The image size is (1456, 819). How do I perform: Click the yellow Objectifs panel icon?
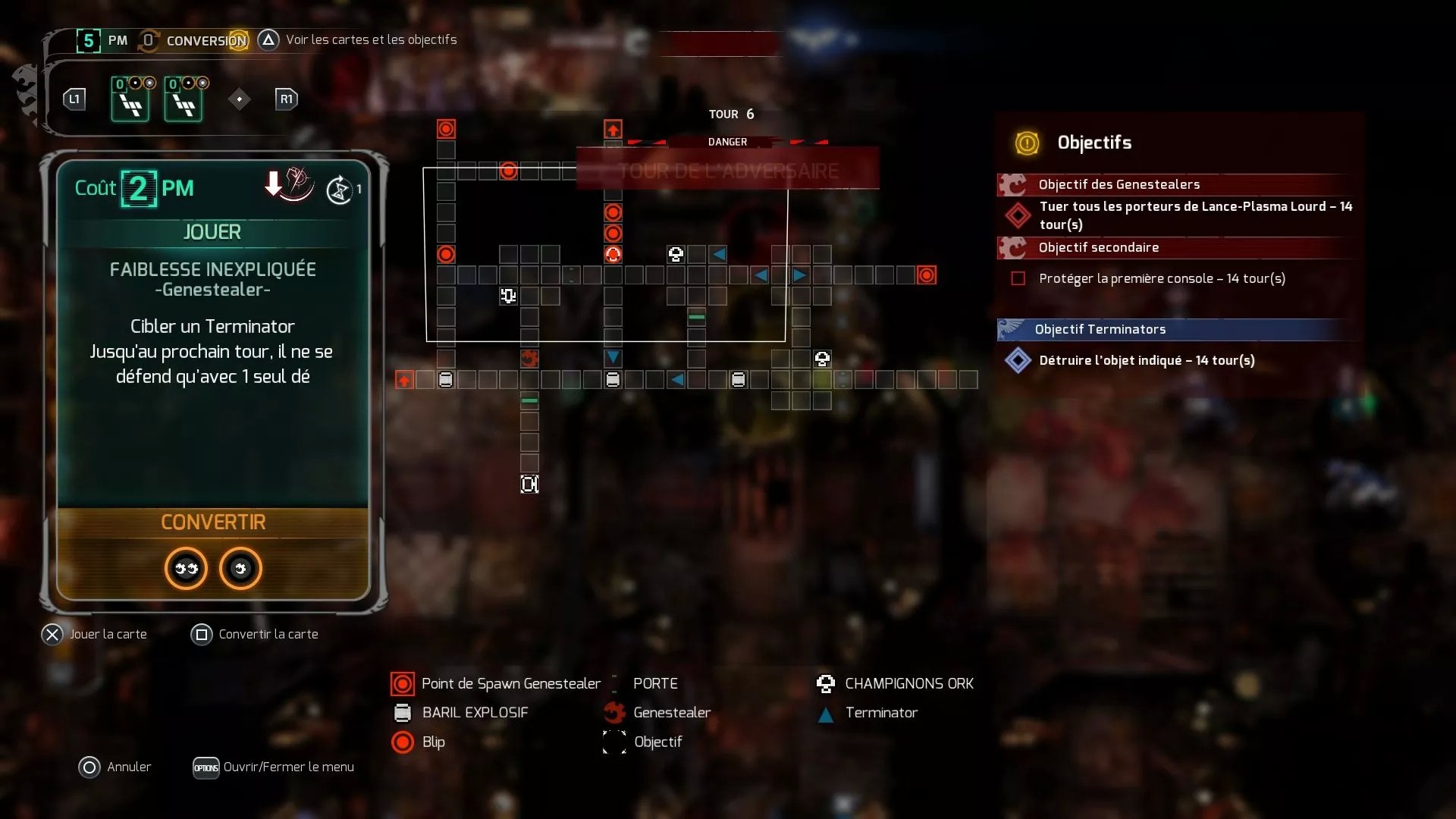click(1027, 143)
